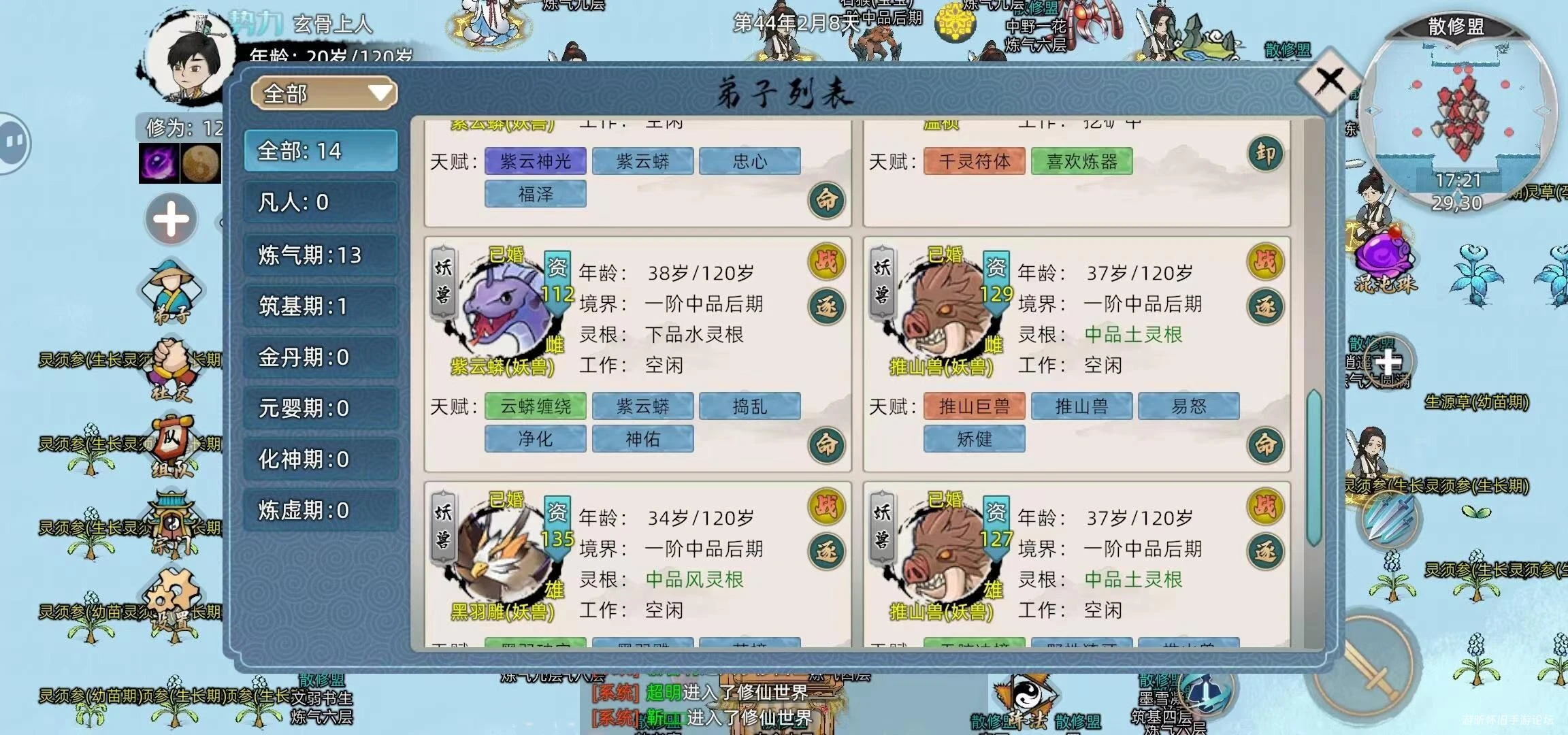This screenshot has height=735, width=1568.
Task: Expand the 金丹期:0 category entry
Action: pyautogui.click(x=320, y=357)
